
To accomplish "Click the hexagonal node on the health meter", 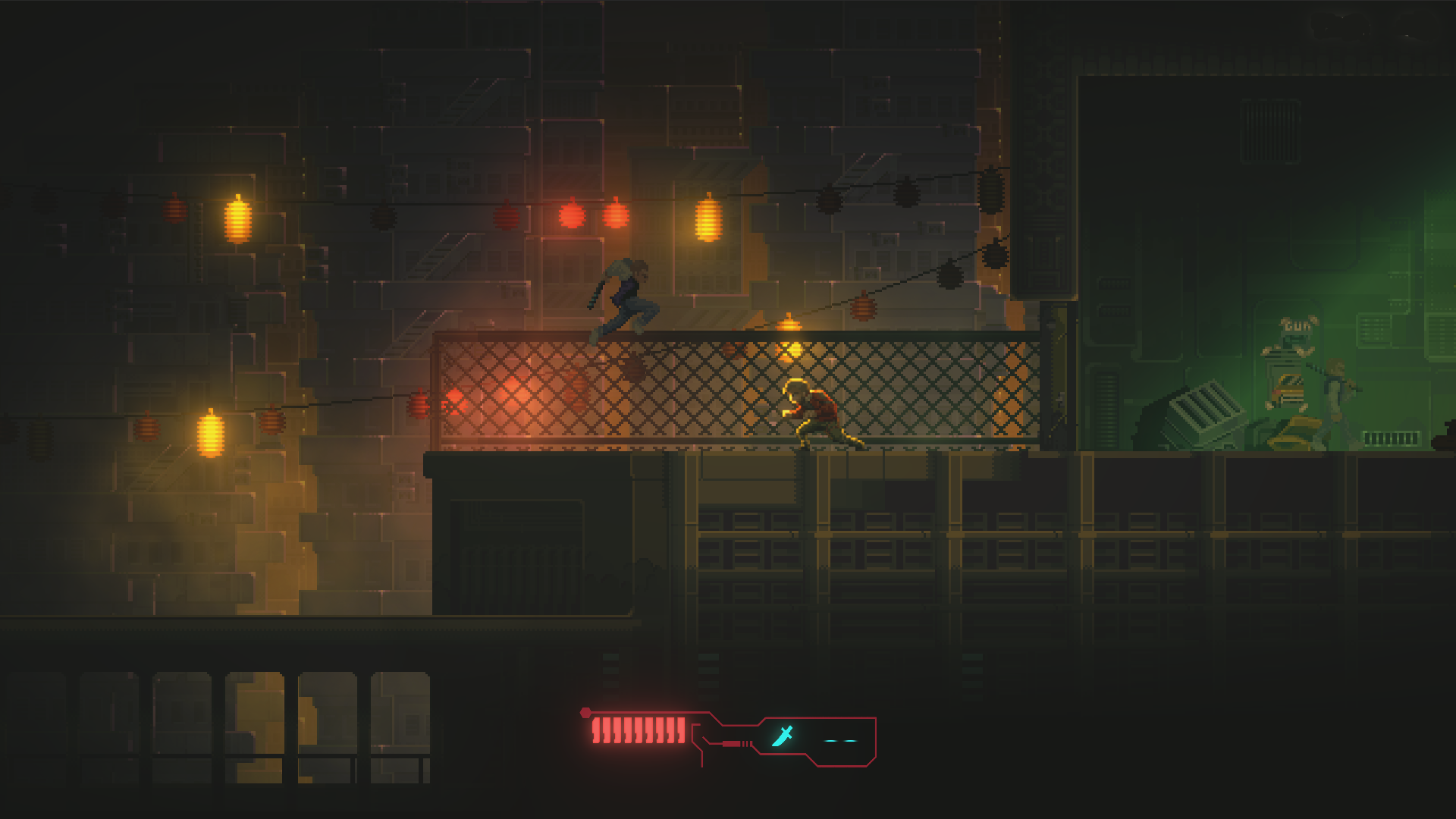I will [587, 711].
